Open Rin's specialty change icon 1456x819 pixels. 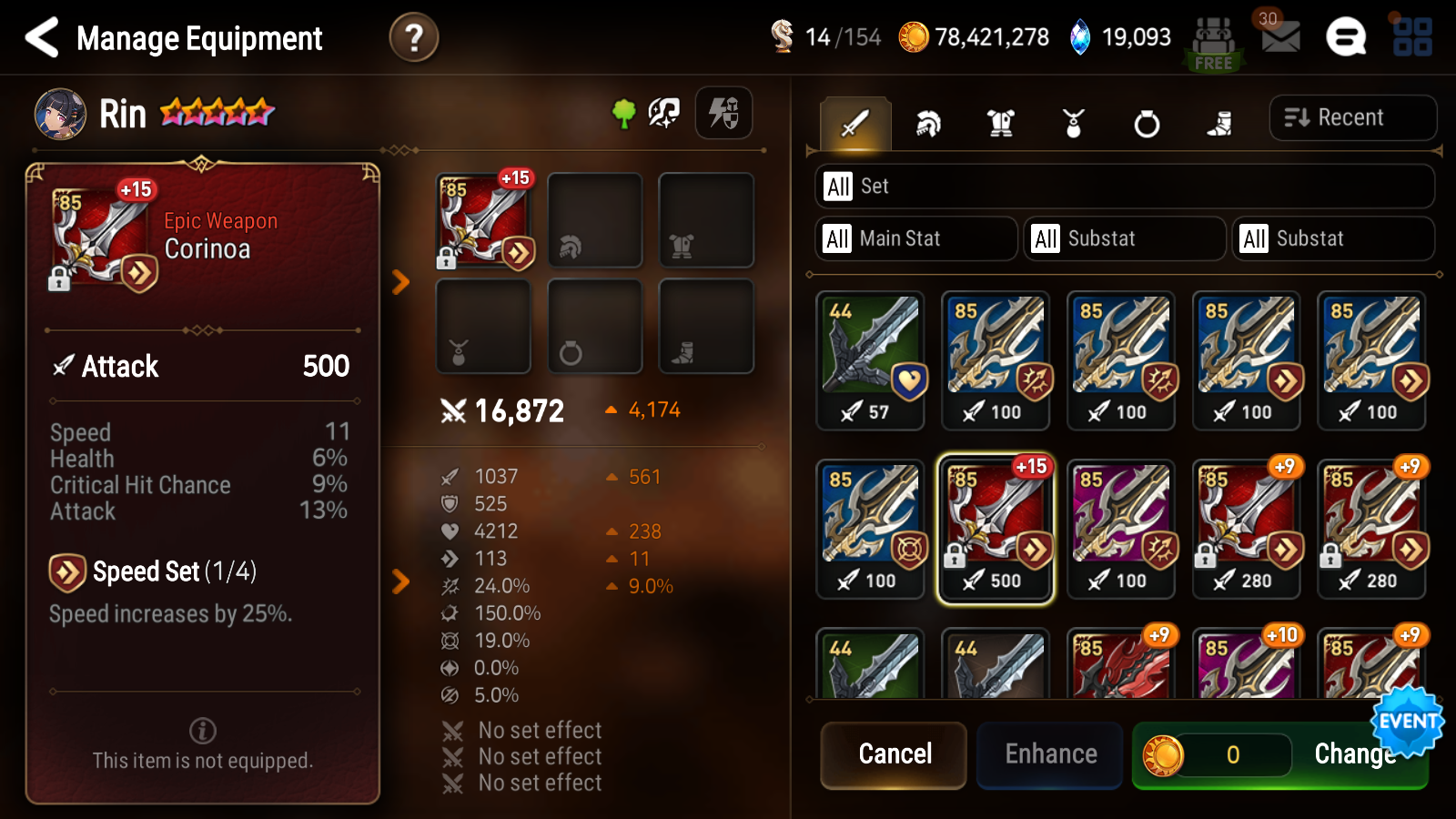click(x=663, y=113)
